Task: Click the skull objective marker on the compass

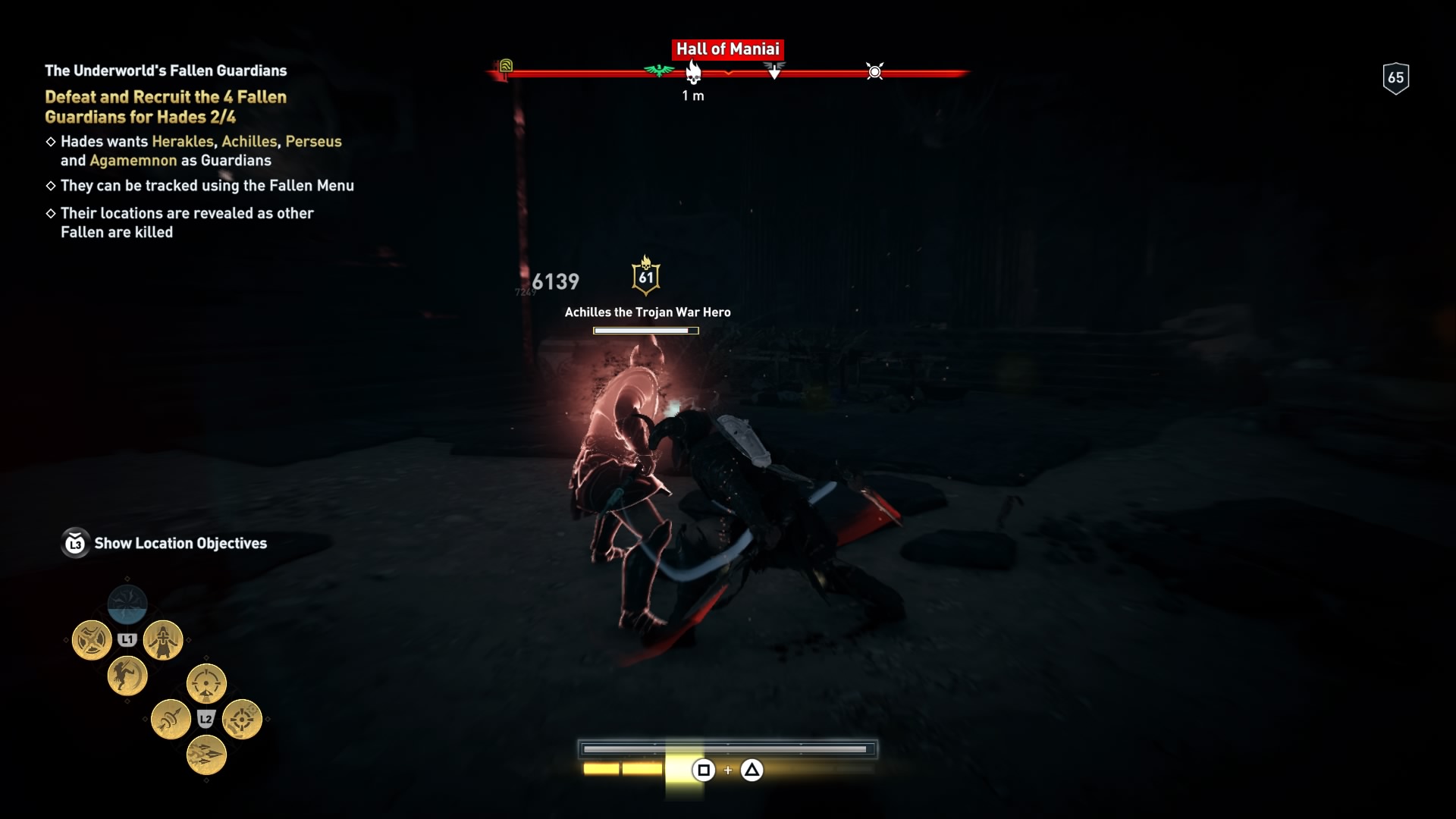Action: click(693, 73)
